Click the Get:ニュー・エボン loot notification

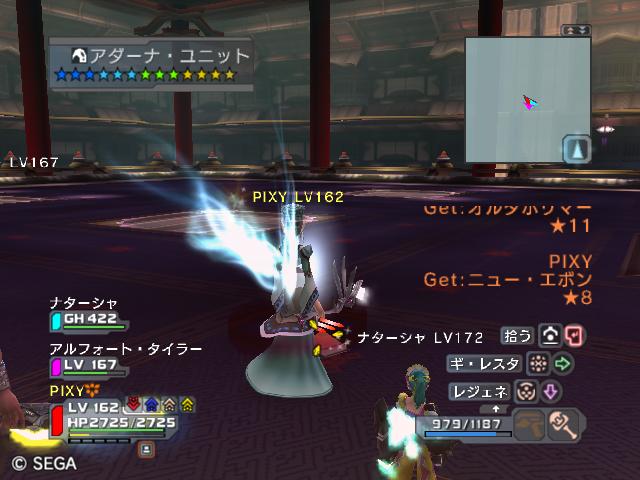click(x=507, y=279)
